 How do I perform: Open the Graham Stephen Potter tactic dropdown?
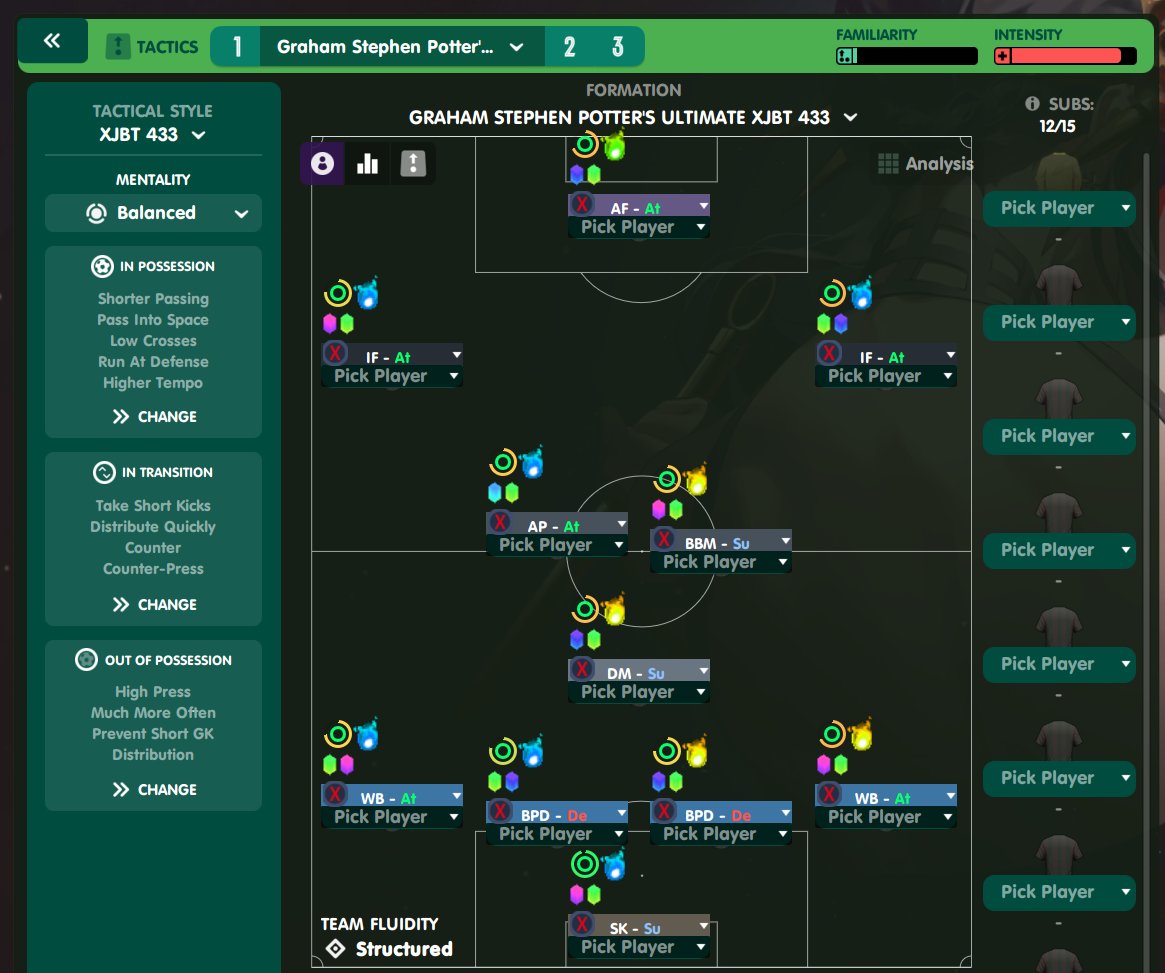[x=400, y=47]
